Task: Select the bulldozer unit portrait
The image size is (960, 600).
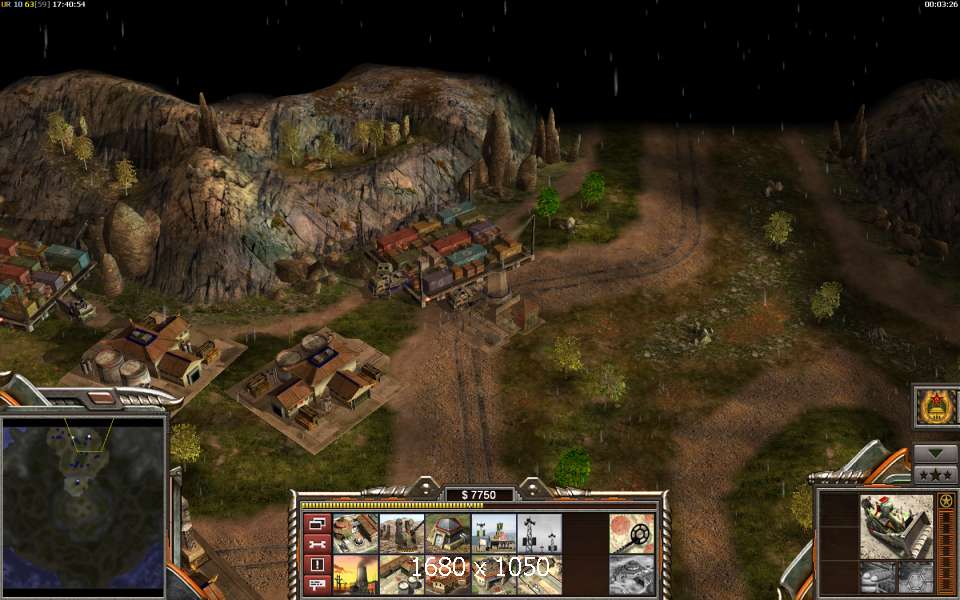Action: pos(896,525)
